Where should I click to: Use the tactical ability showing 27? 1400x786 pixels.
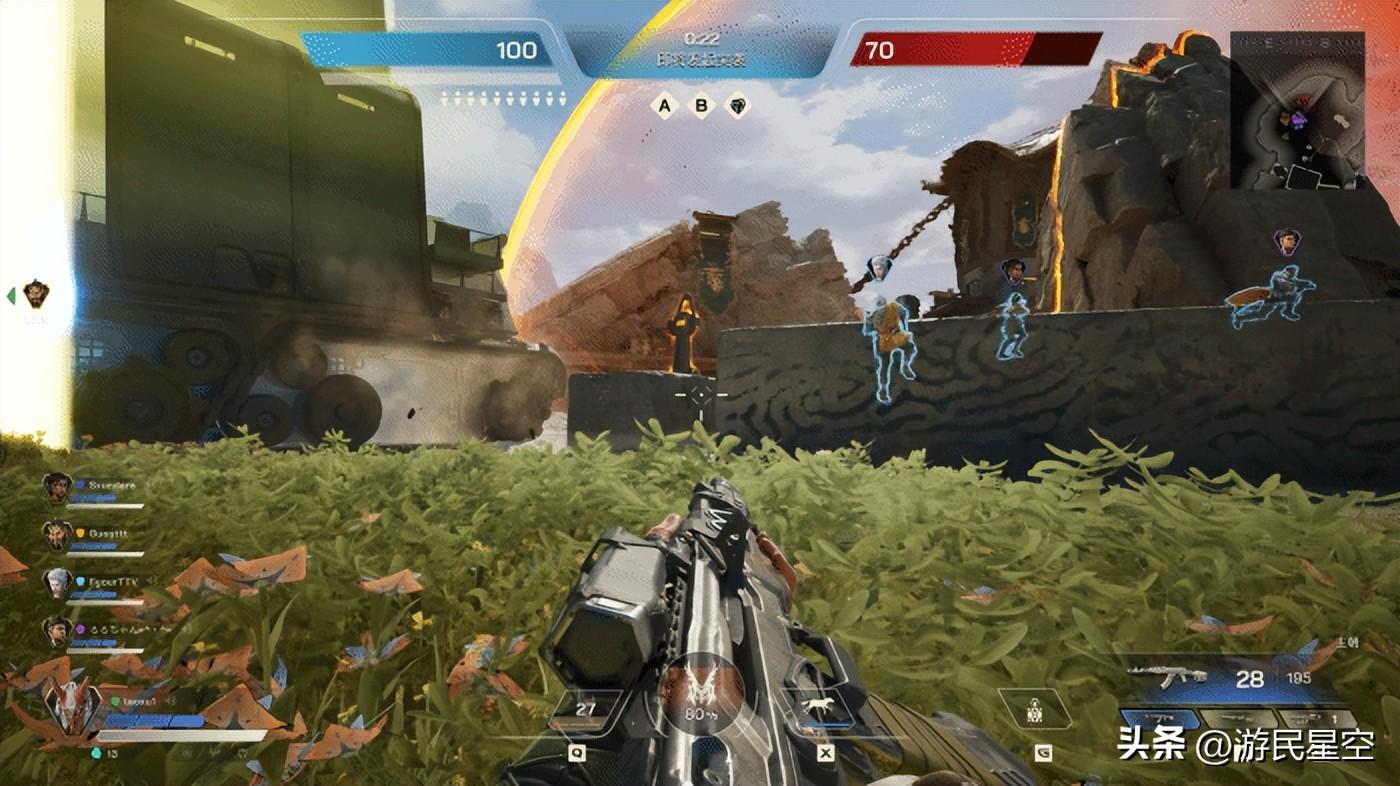pyautogui.click(x=585, y=710)
